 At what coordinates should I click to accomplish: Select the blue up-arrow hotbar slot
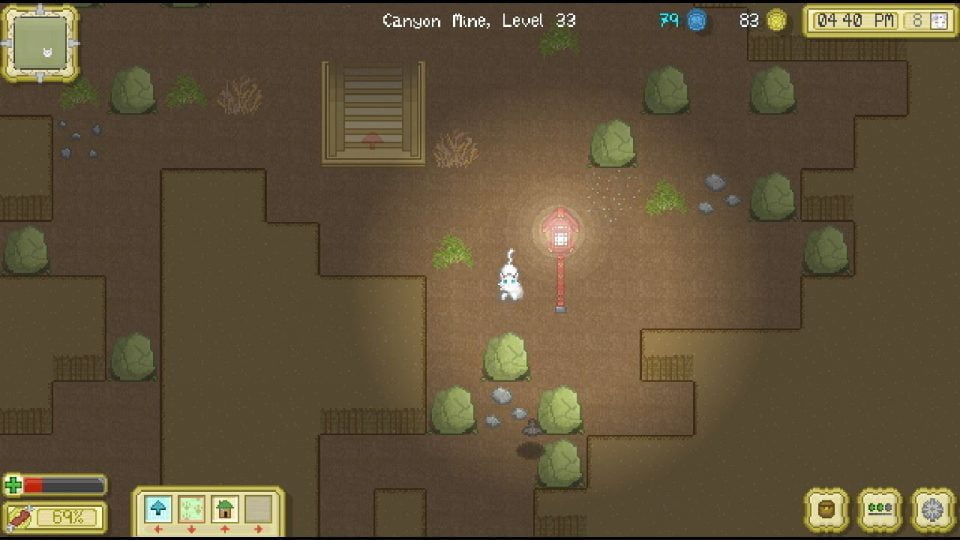(158, 508)
